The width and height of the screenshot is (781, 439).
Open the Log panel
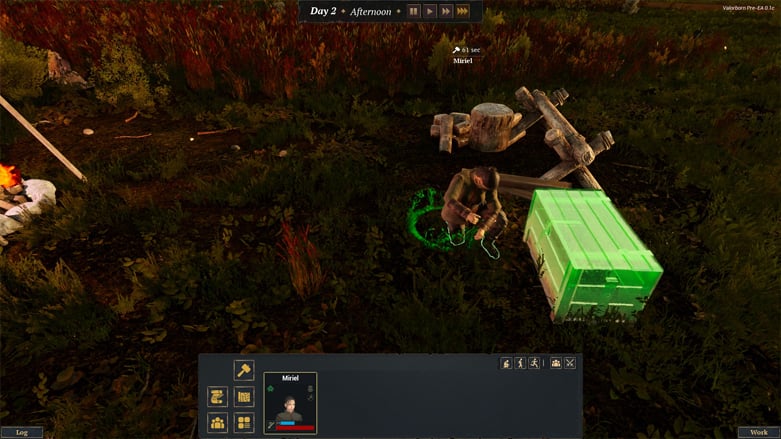coord(22,432)
